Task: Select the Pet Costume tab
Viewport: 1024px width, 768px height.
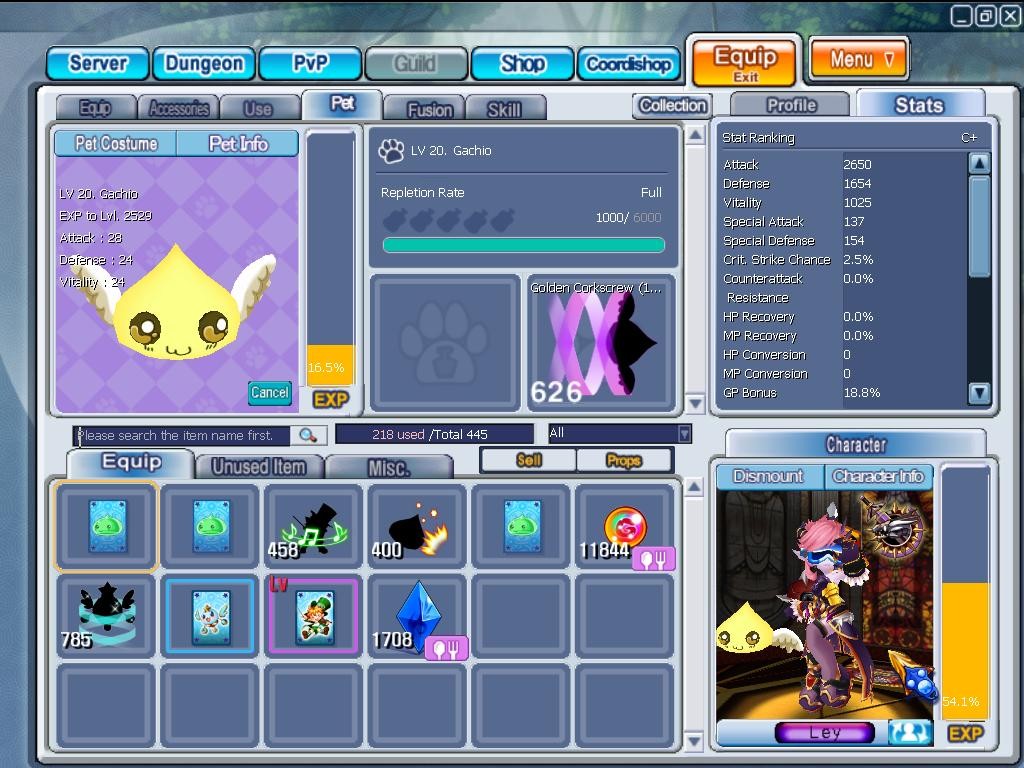Action: tap(116, 144)
